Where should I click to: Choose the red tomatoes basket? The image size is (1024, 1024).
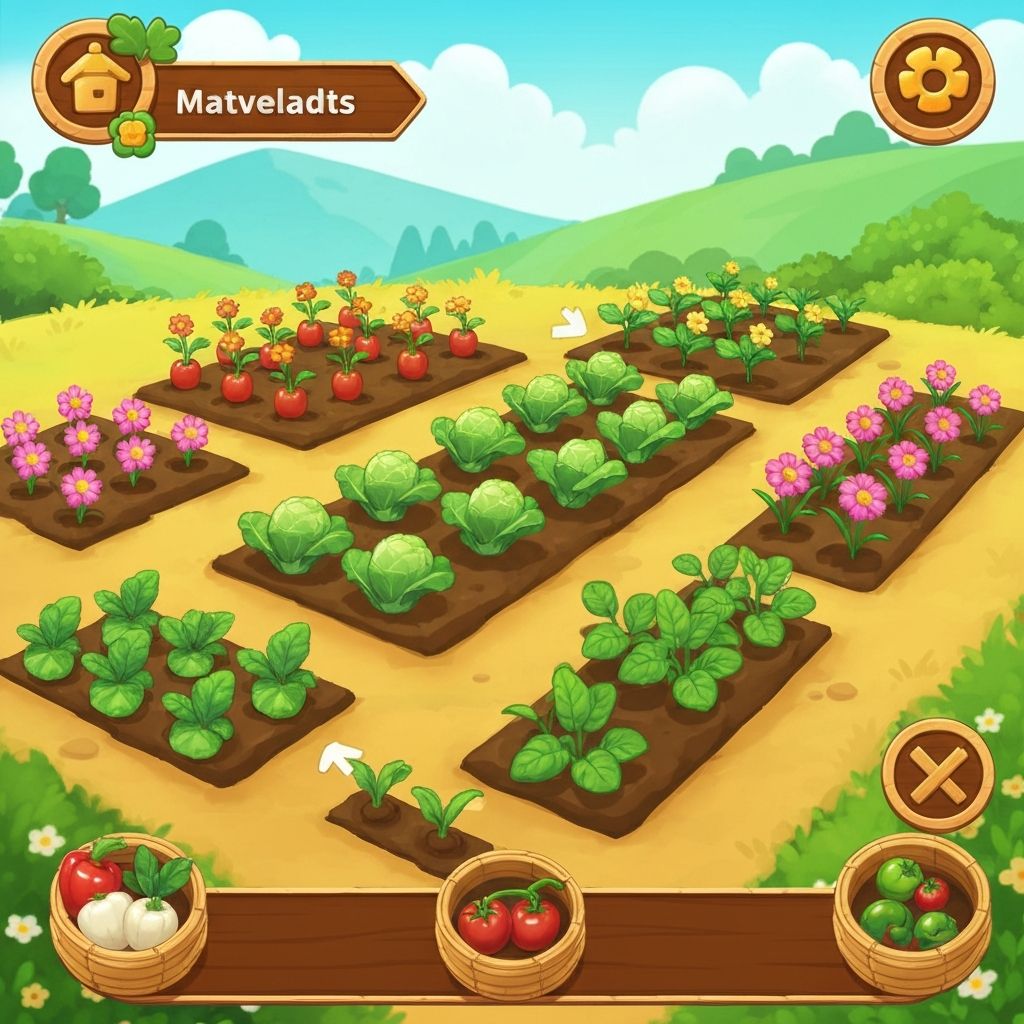click(x=510, y=922)
